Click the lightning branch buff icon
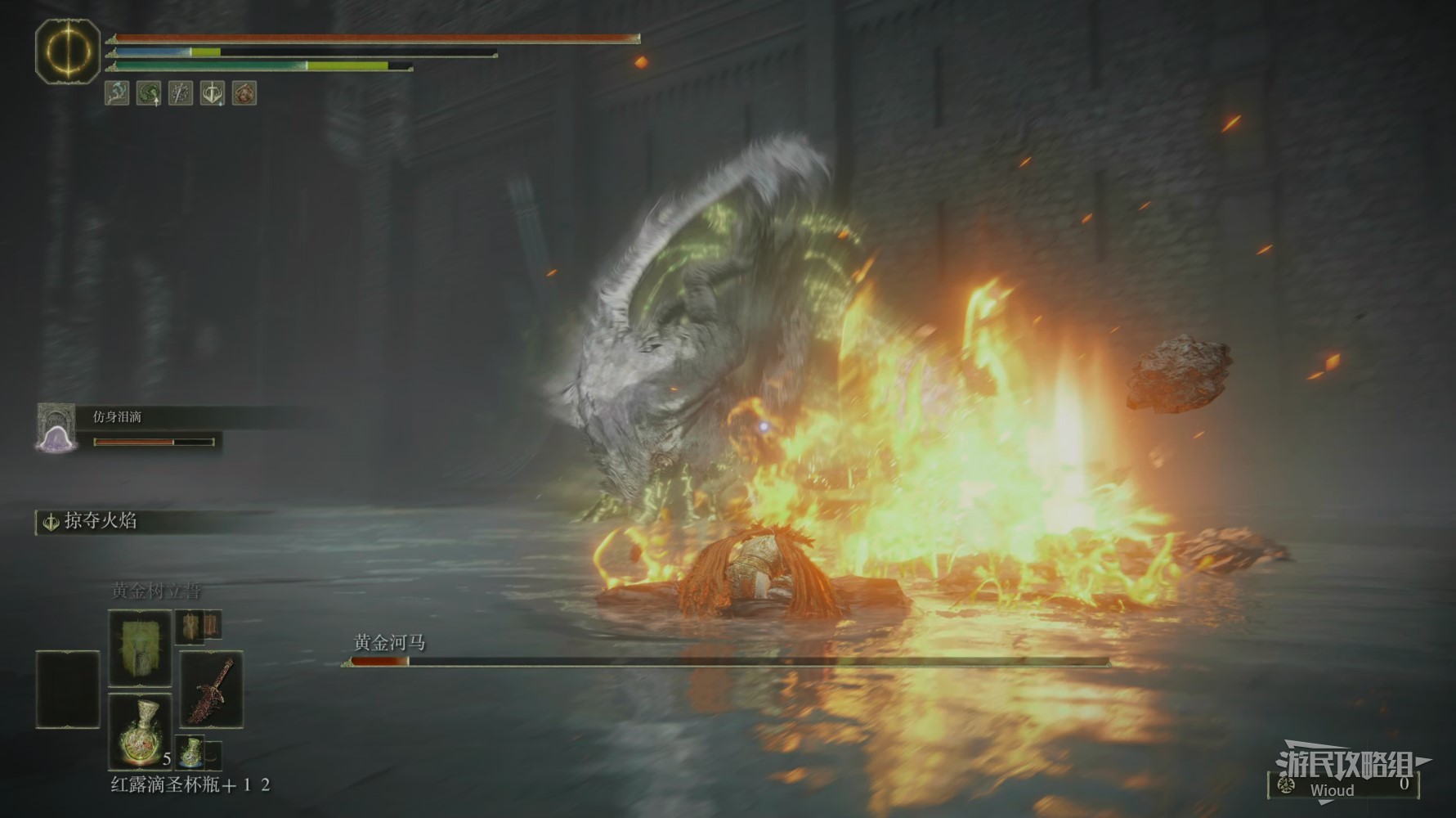The image size is (1456, 818). (117, 93)
